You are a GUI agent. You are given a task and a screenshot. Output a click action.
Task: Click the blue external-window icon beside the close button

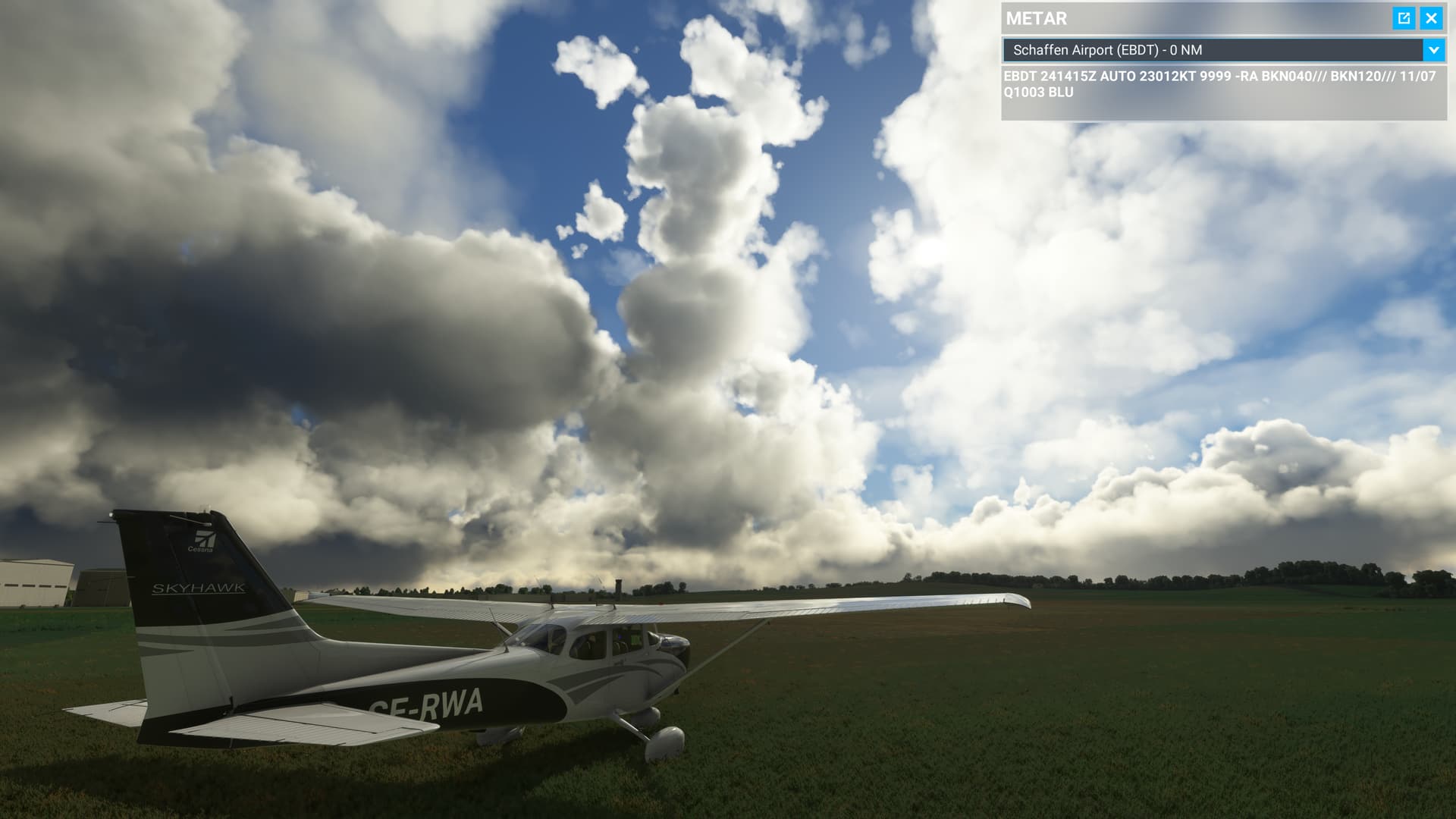(1405, 17)
